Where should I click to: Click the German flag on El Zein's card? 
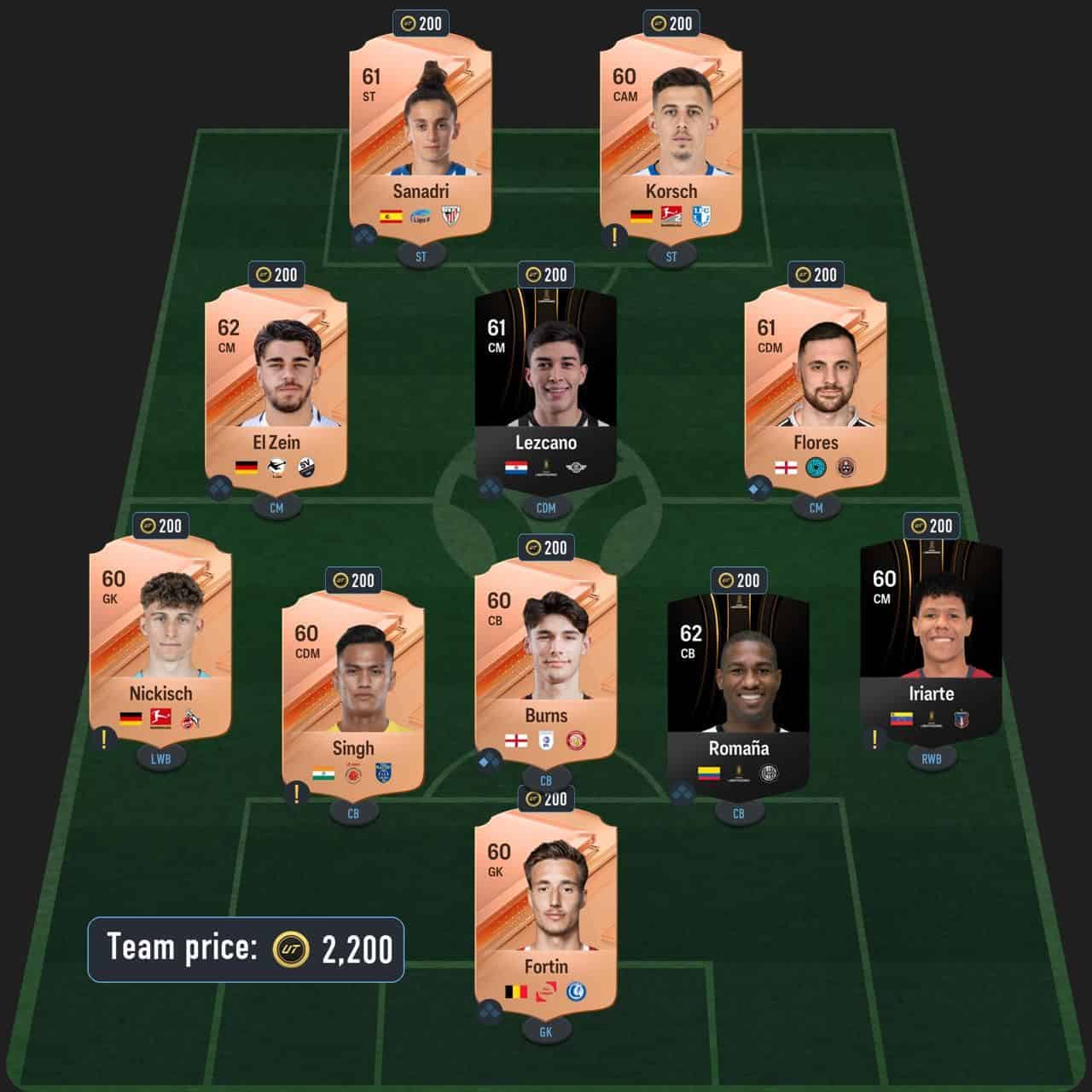(246, 467)
